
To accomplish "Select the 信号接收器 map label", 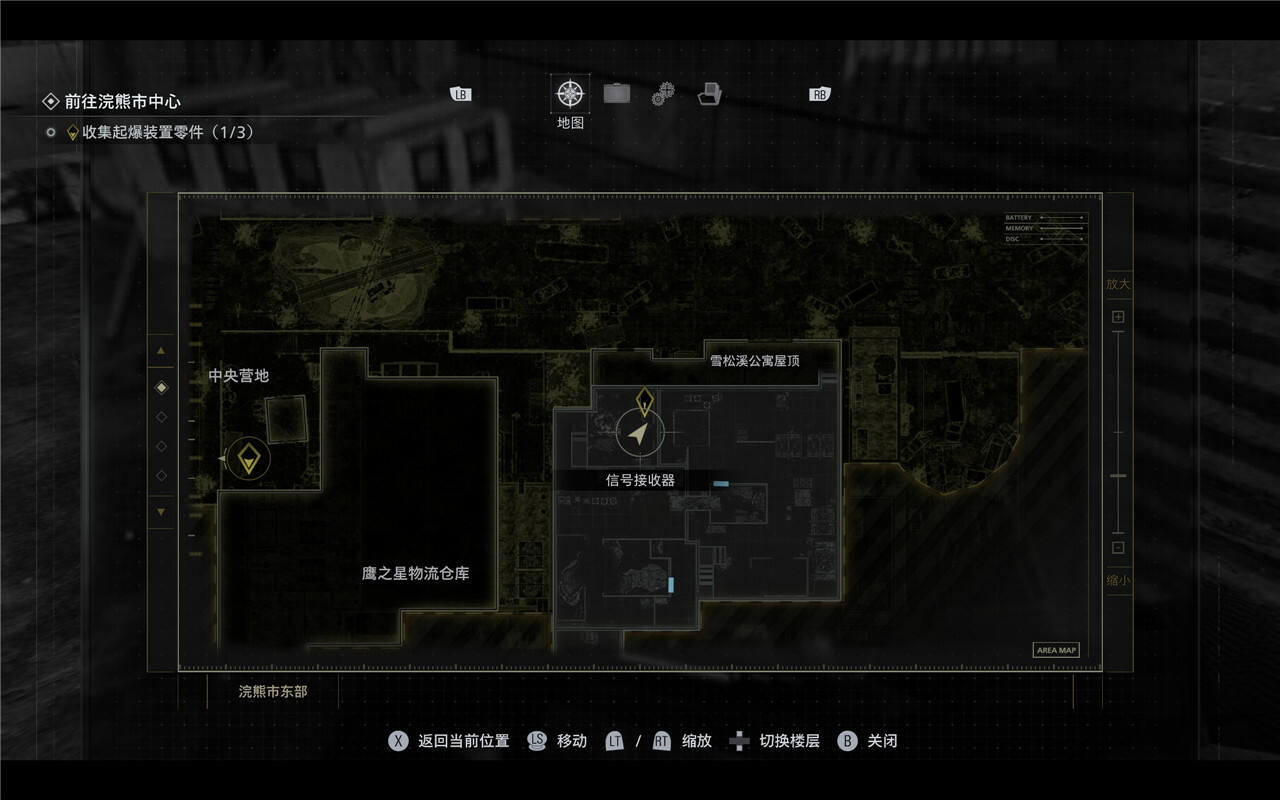I will (x=640, y=480).
